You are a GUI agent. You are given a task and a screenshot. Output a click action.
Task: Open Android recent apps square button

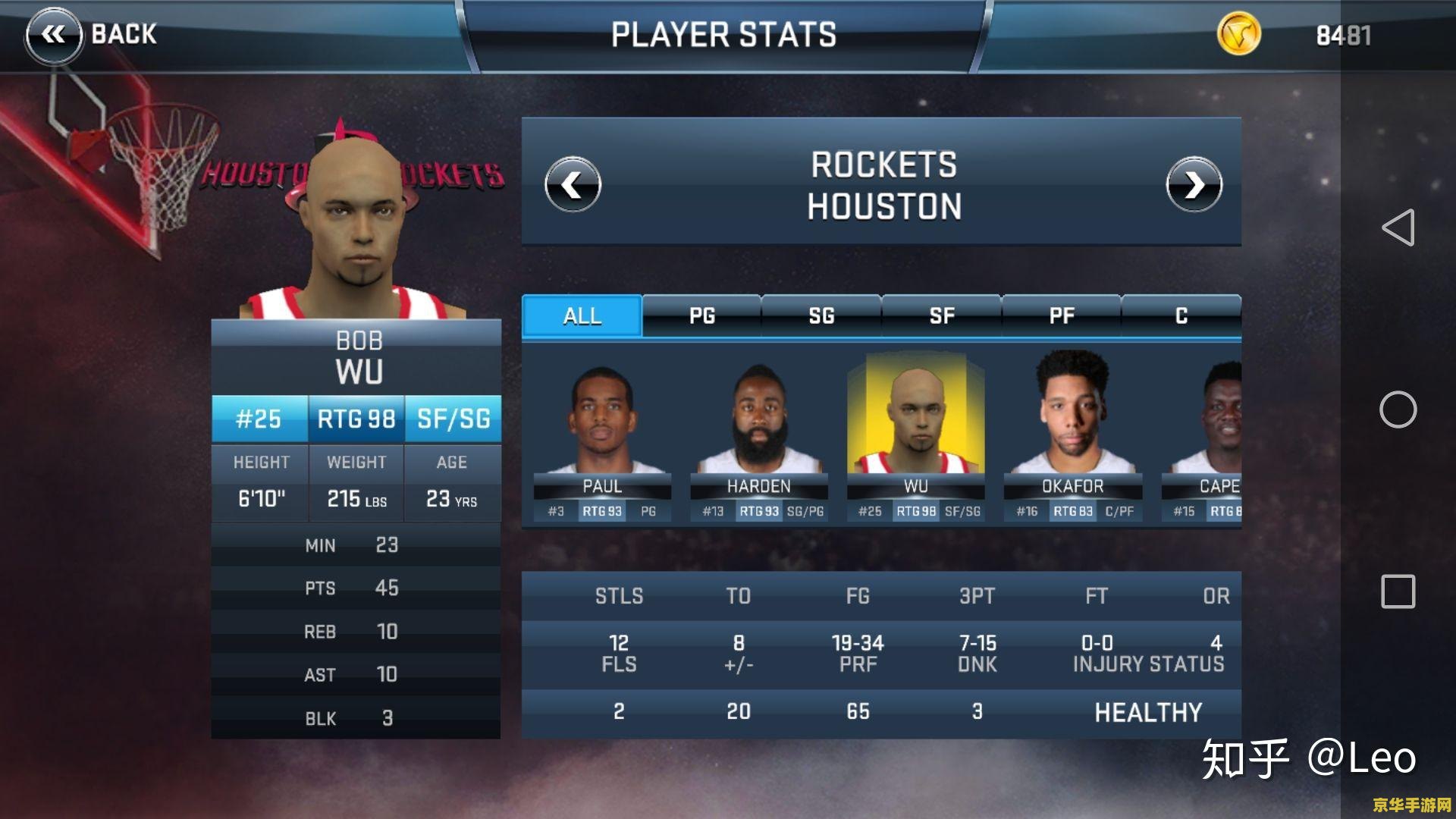(x=1398, y=591)
